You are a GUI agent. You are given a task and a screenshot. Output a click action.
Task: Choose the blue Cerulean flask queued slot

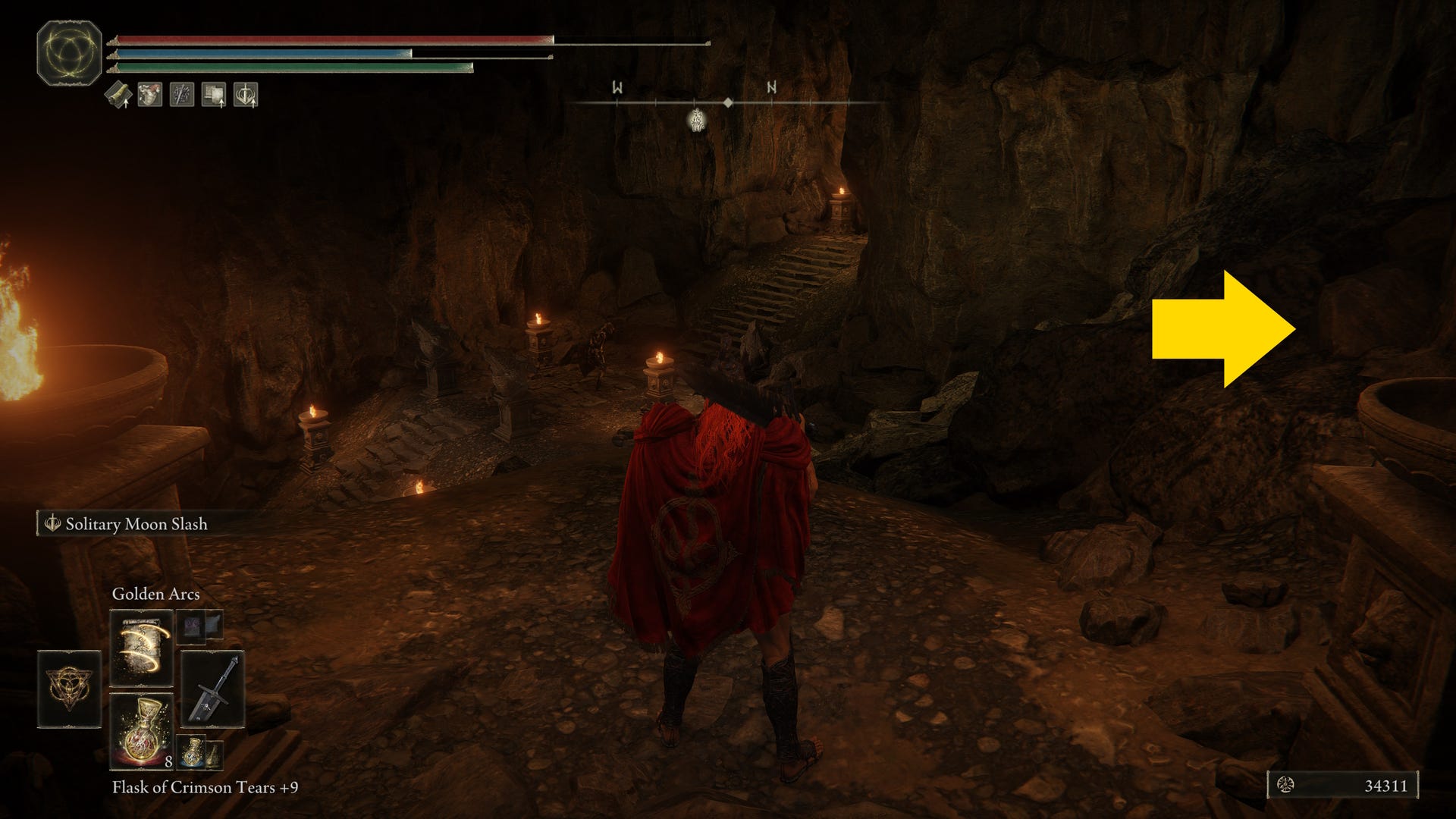point(193,750)
